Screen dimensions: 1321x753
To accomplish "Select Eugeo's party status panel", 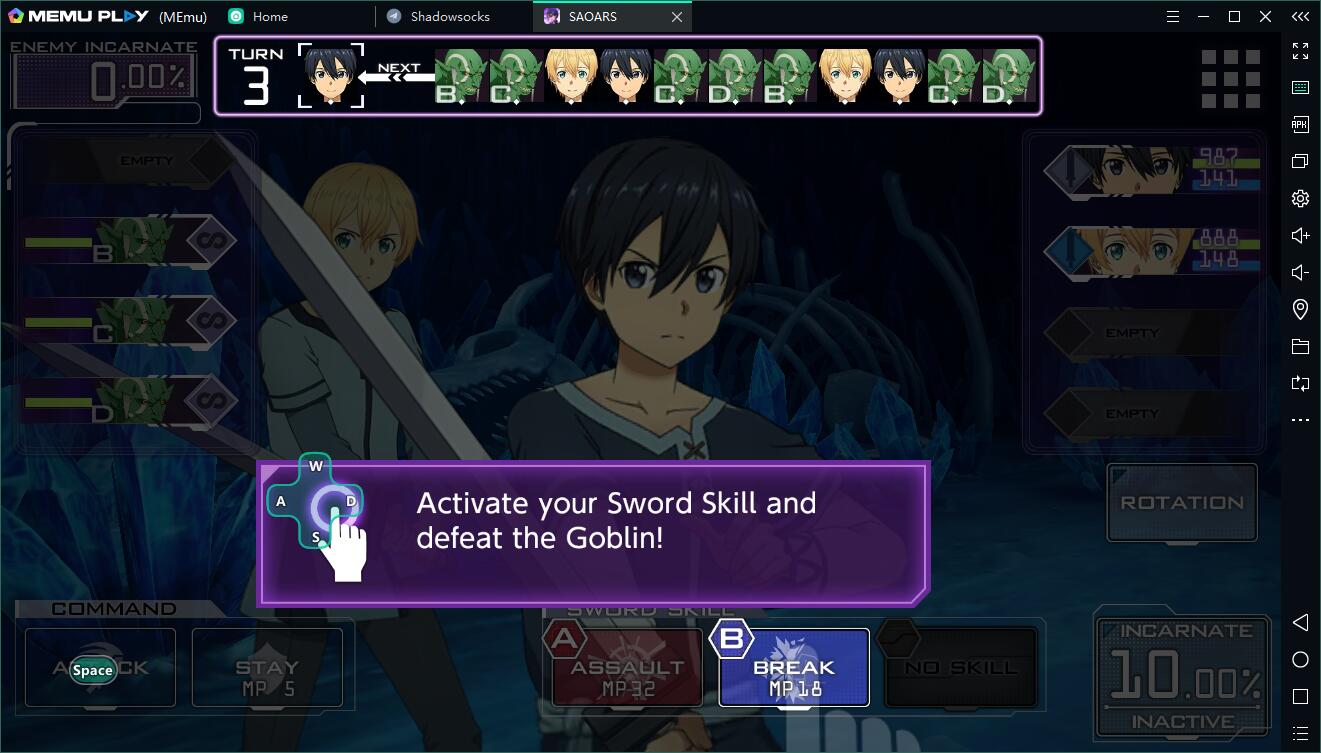I will coord(1150,251).
